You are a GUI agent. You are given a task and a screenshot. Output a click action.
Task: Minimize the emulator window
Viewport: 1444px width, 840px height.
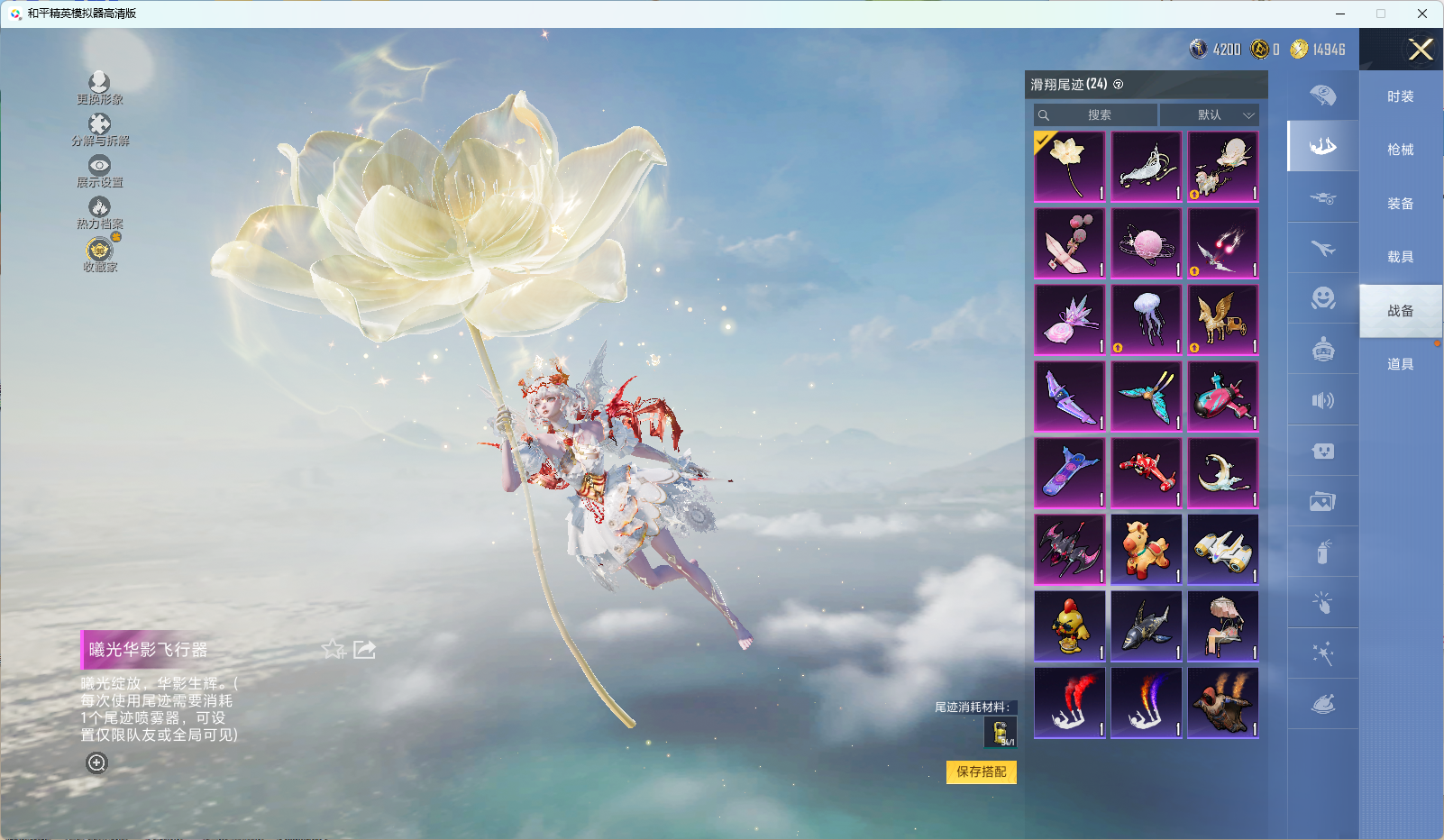[x=1340, y=14]
